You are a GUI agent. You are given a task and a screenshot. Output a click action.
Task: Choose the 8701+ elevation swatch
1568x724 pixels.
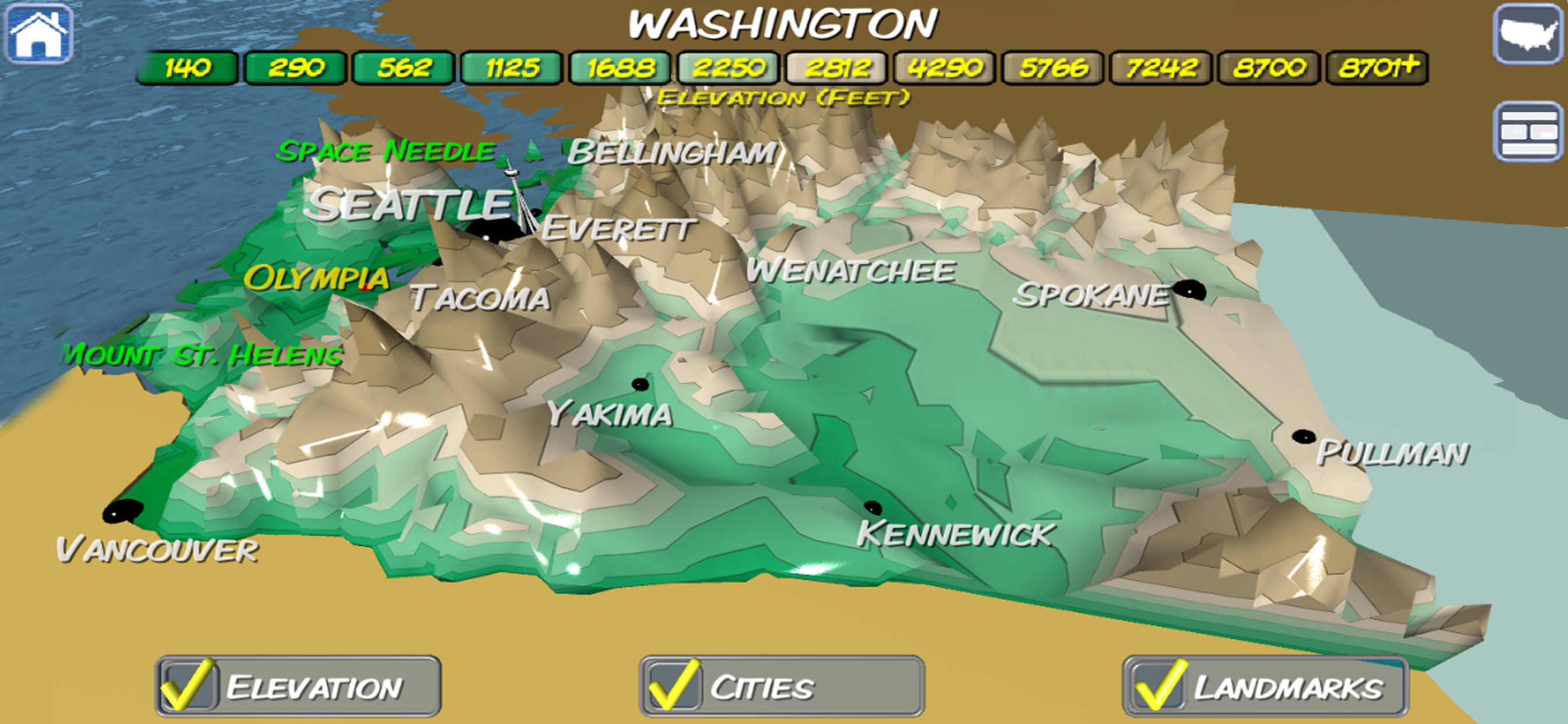click(1377, 68)
